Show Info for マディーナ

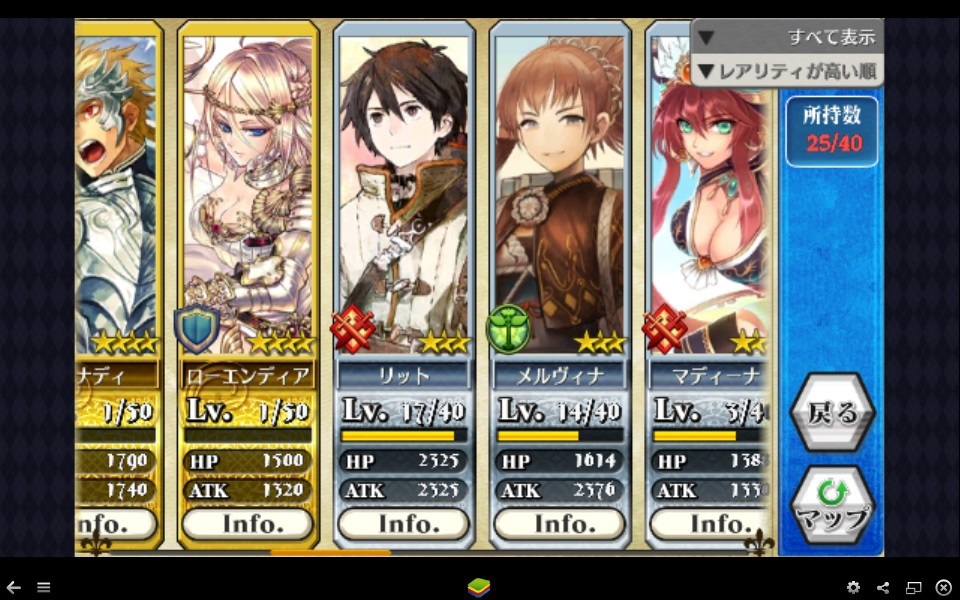pos(710,524)
